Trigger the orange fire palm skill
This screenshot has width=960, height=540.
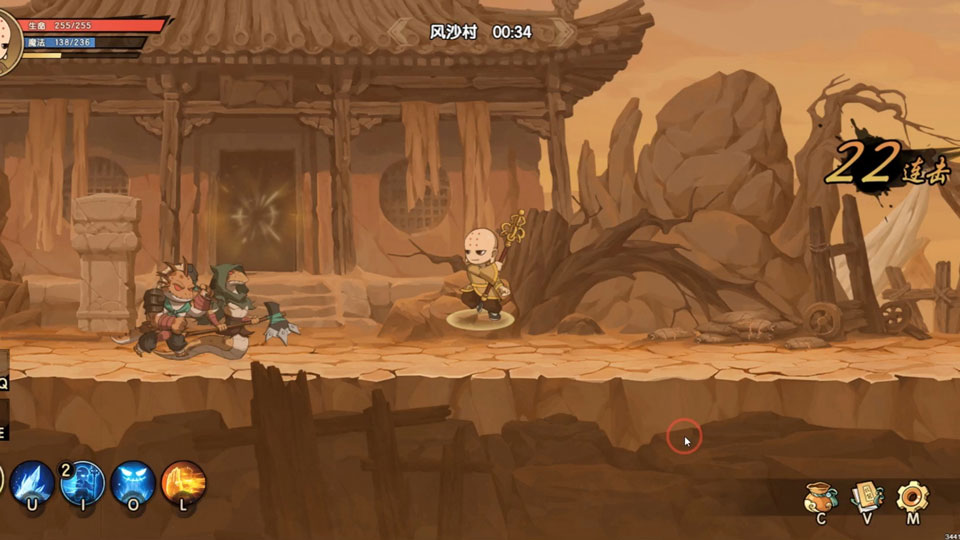tap(183, 483)
